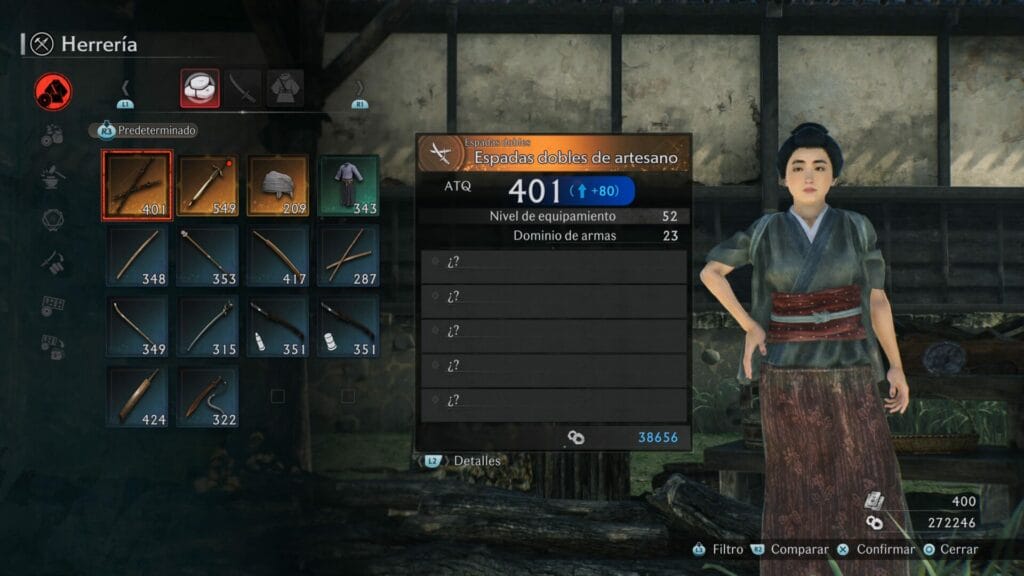Select the red sell-items menu icon
1024x576 pixels.
[53, 92]
